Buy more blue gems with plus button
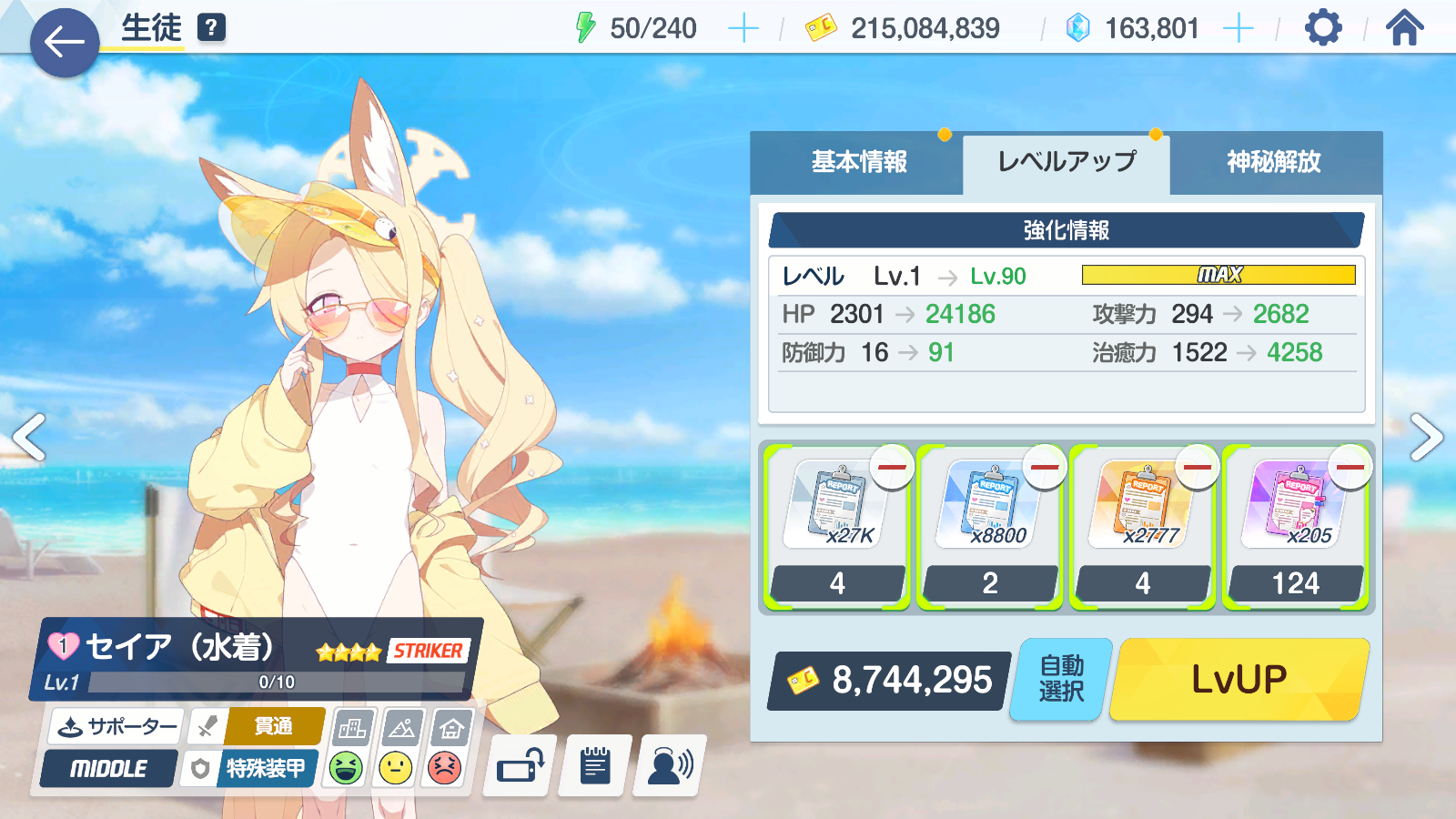The height and width of the screenshot is (819, 1456). 1238,29
